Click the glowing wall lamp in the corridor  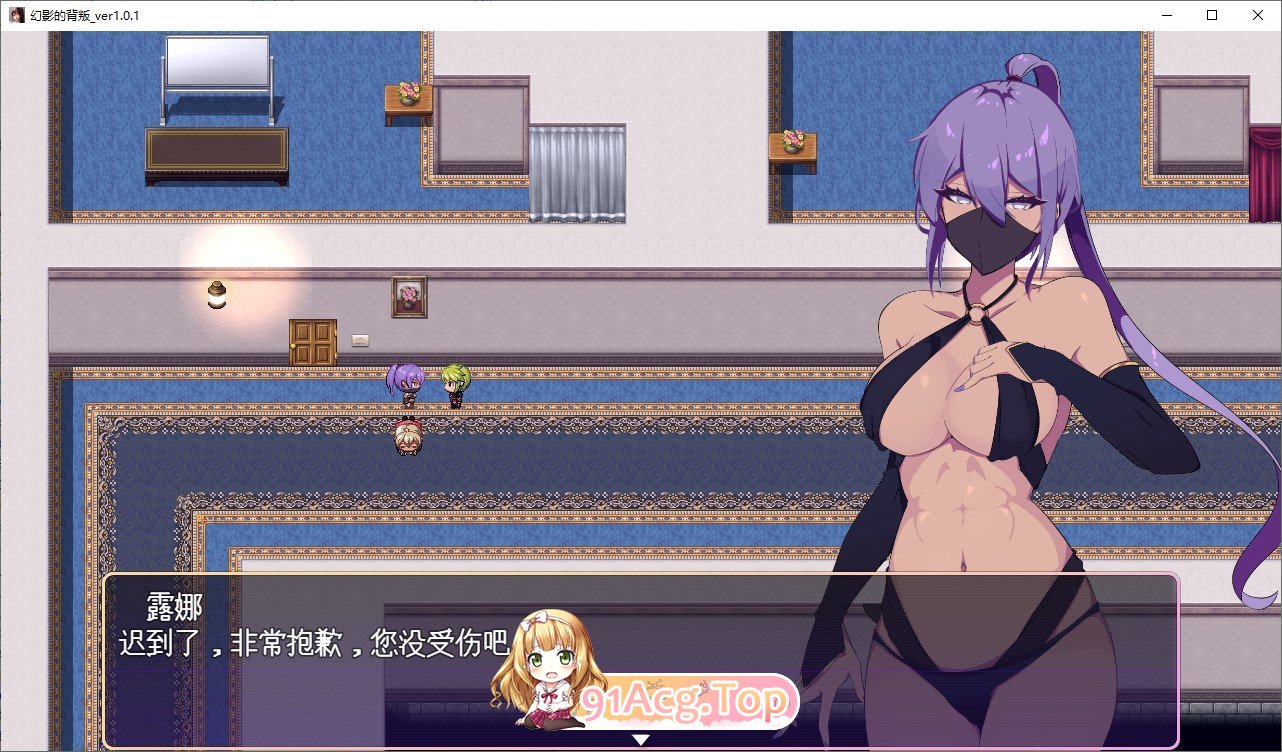(216, 294)
